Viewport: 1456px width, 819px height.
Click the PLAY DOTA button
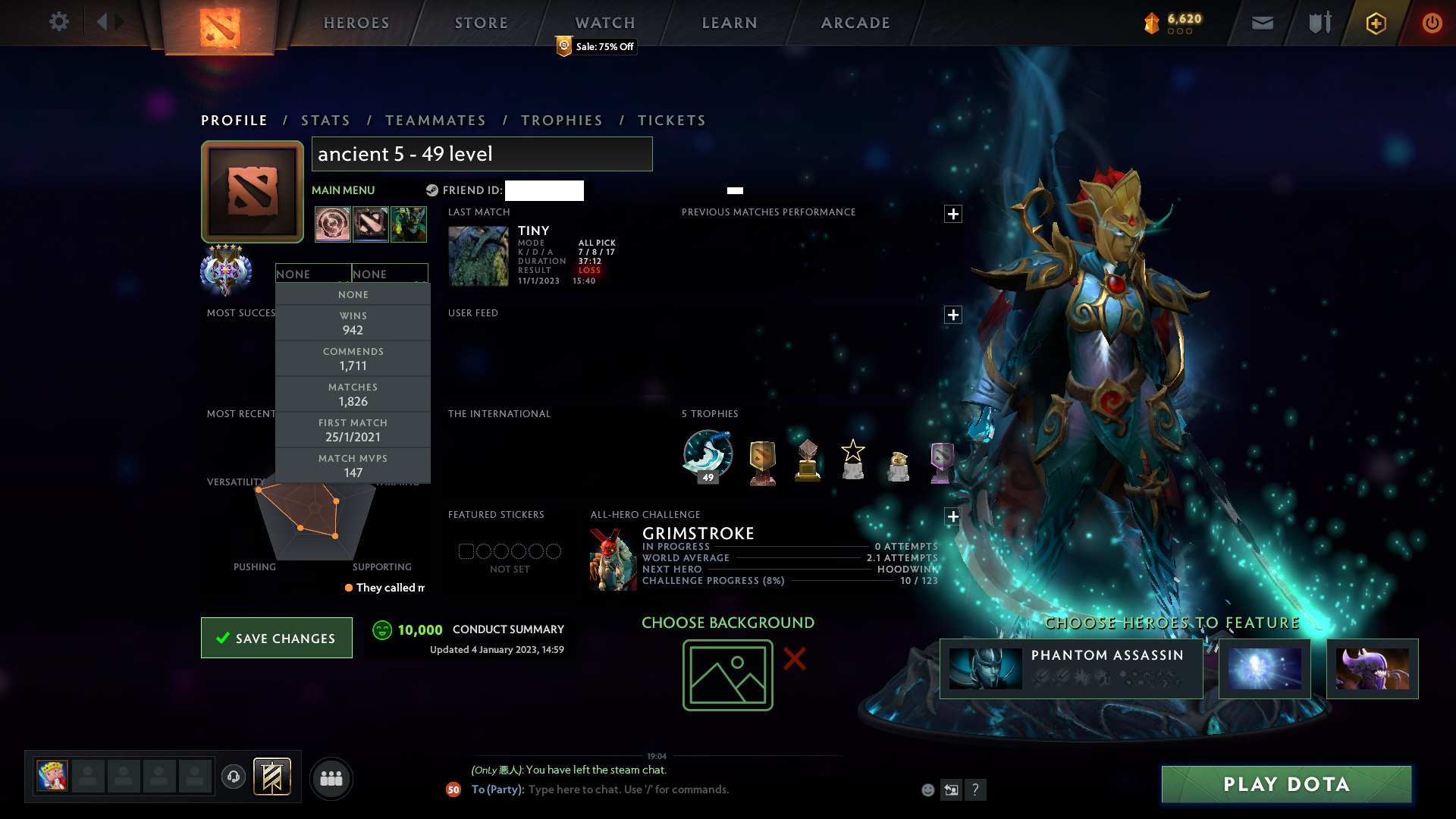click(x=1285, y=785)
